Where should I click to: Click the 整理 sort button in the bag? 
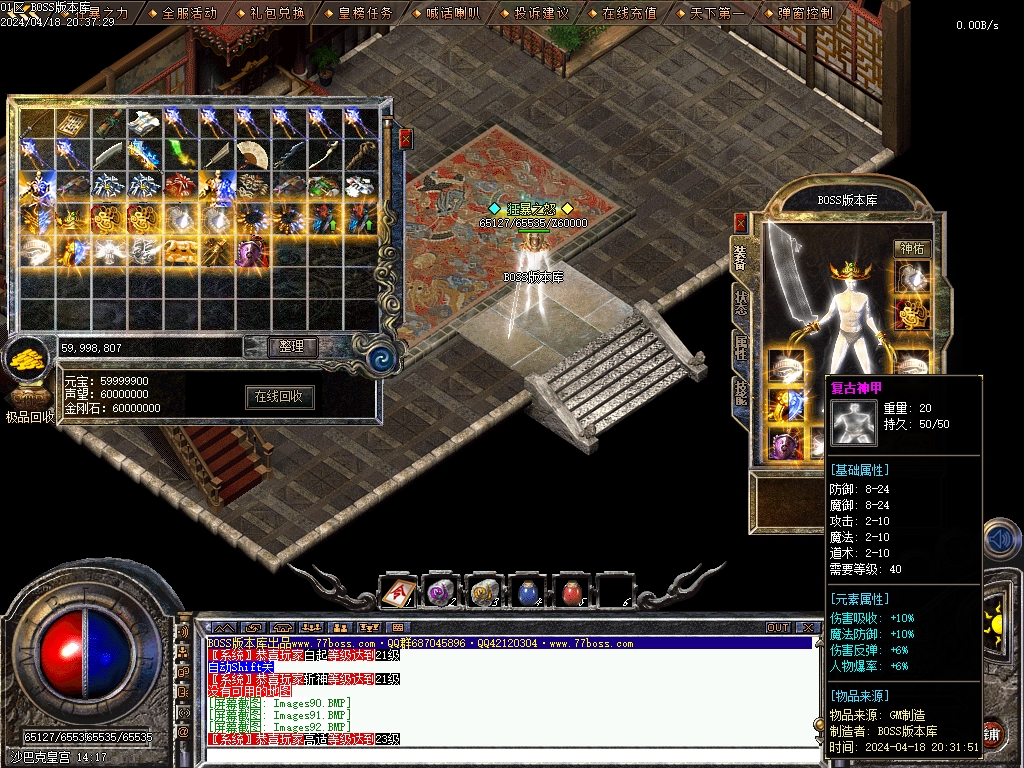click(292, 347)
